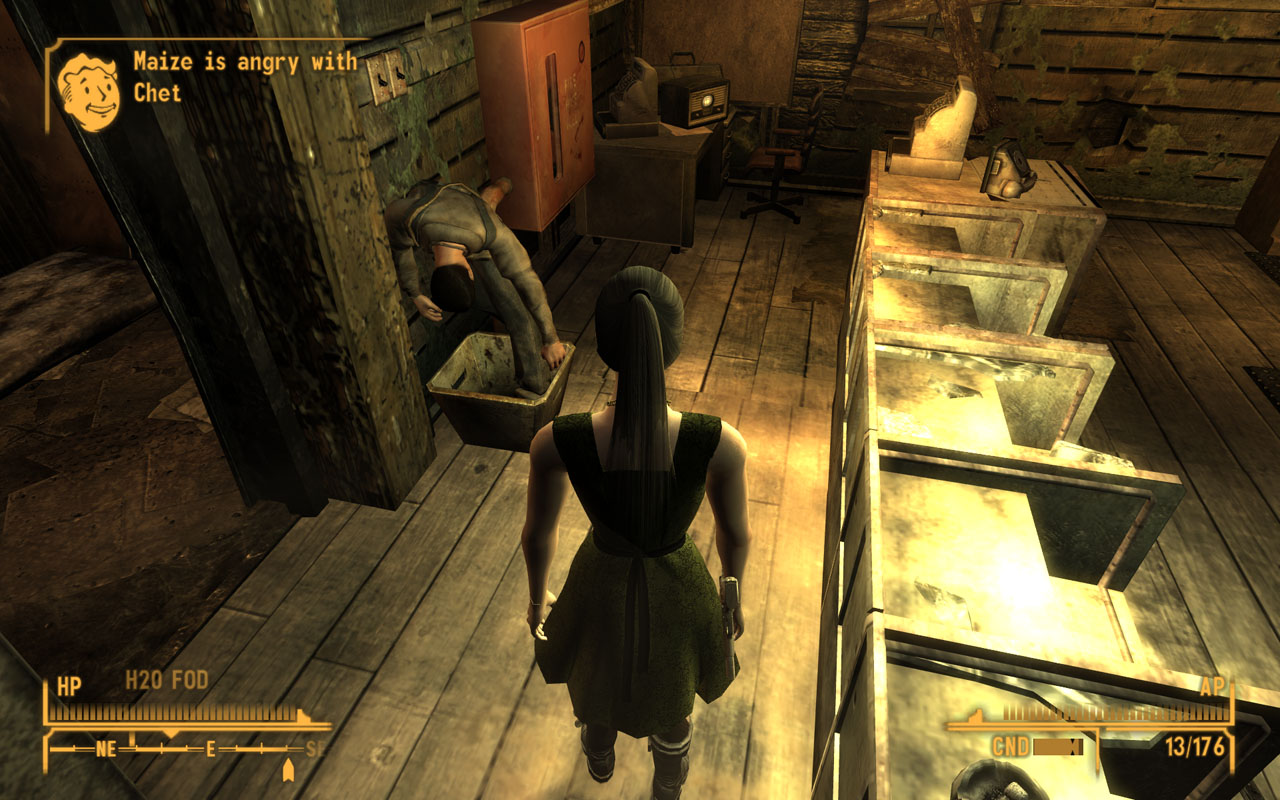Click the yellow compass heading pointer

click(x=172, y=731)
